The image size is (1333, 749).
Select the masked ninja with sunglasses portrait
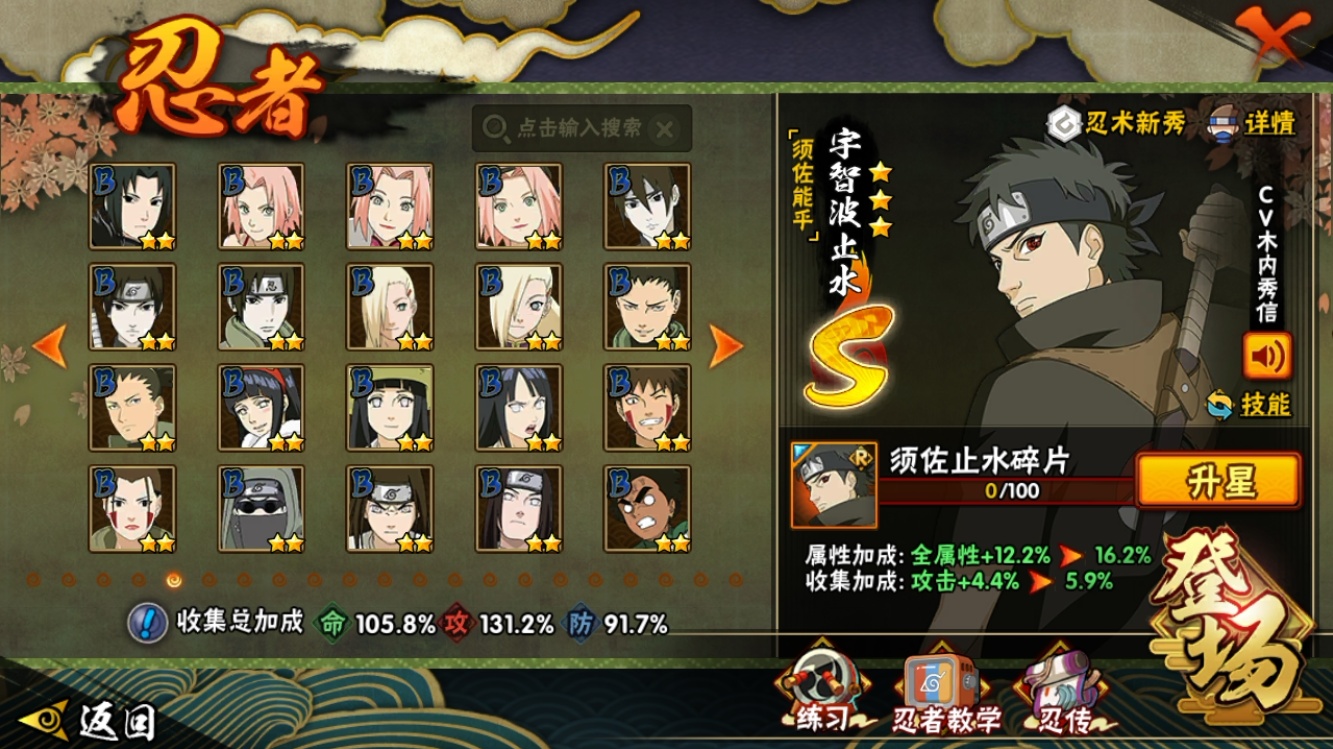261,508
